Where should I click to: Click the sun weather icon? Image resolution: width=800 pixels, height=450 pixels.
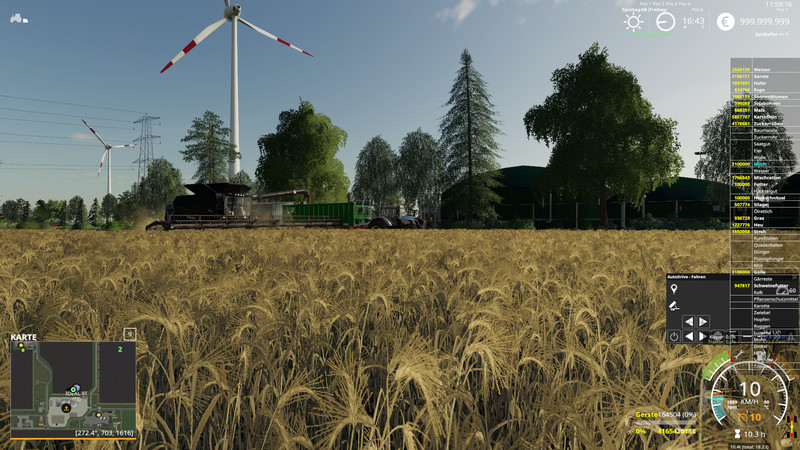coord(634,22)
